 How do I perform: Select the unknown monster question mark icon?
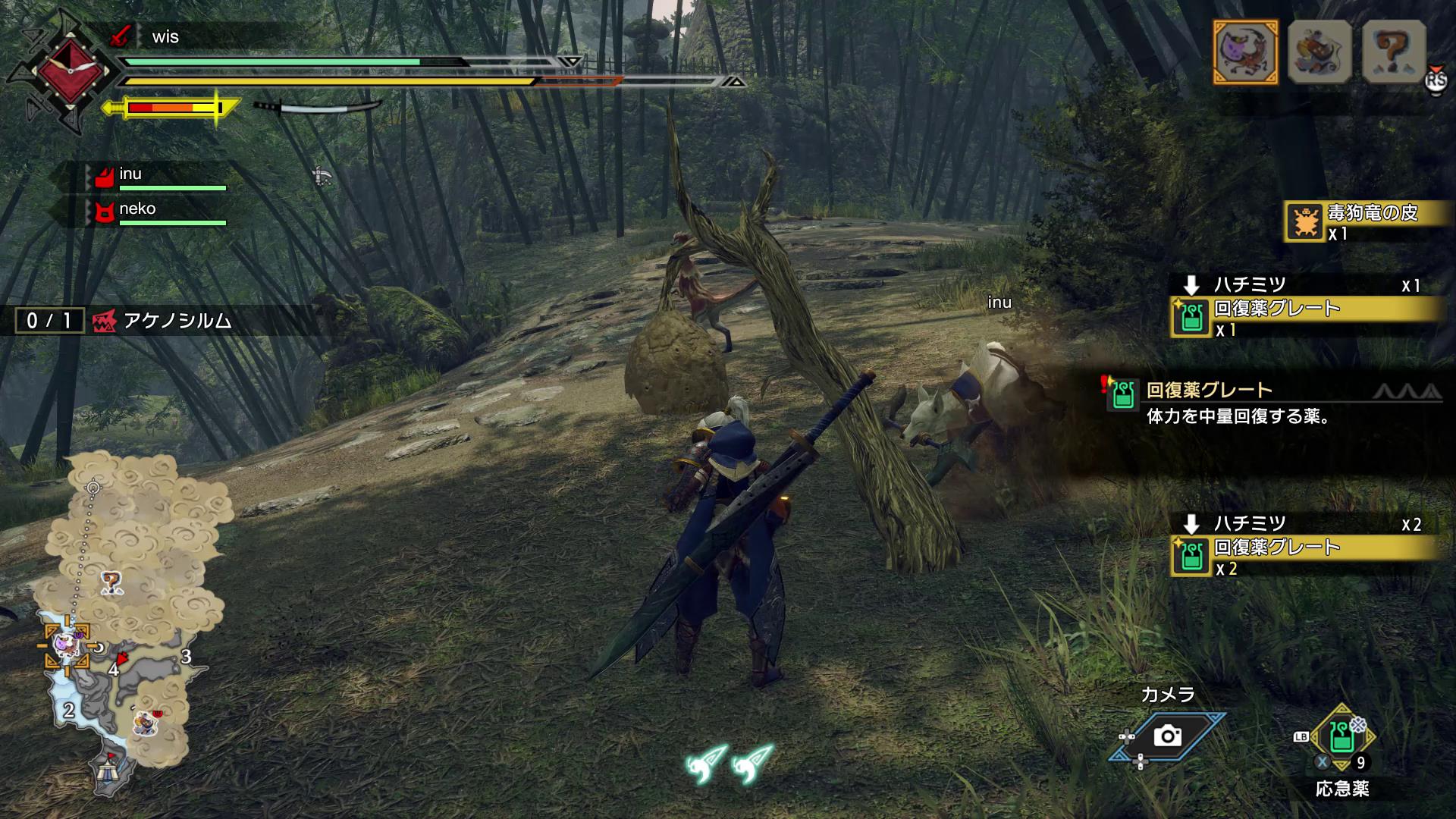(1394, 52)
